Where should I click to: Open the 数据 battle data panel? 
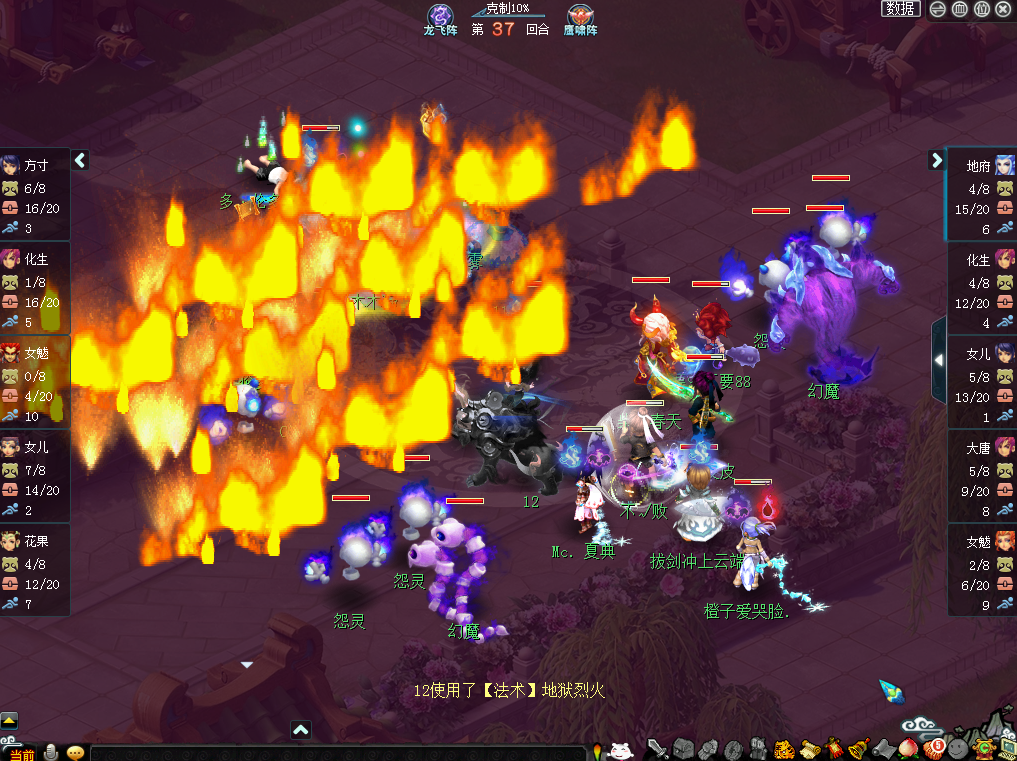point(901,9)
